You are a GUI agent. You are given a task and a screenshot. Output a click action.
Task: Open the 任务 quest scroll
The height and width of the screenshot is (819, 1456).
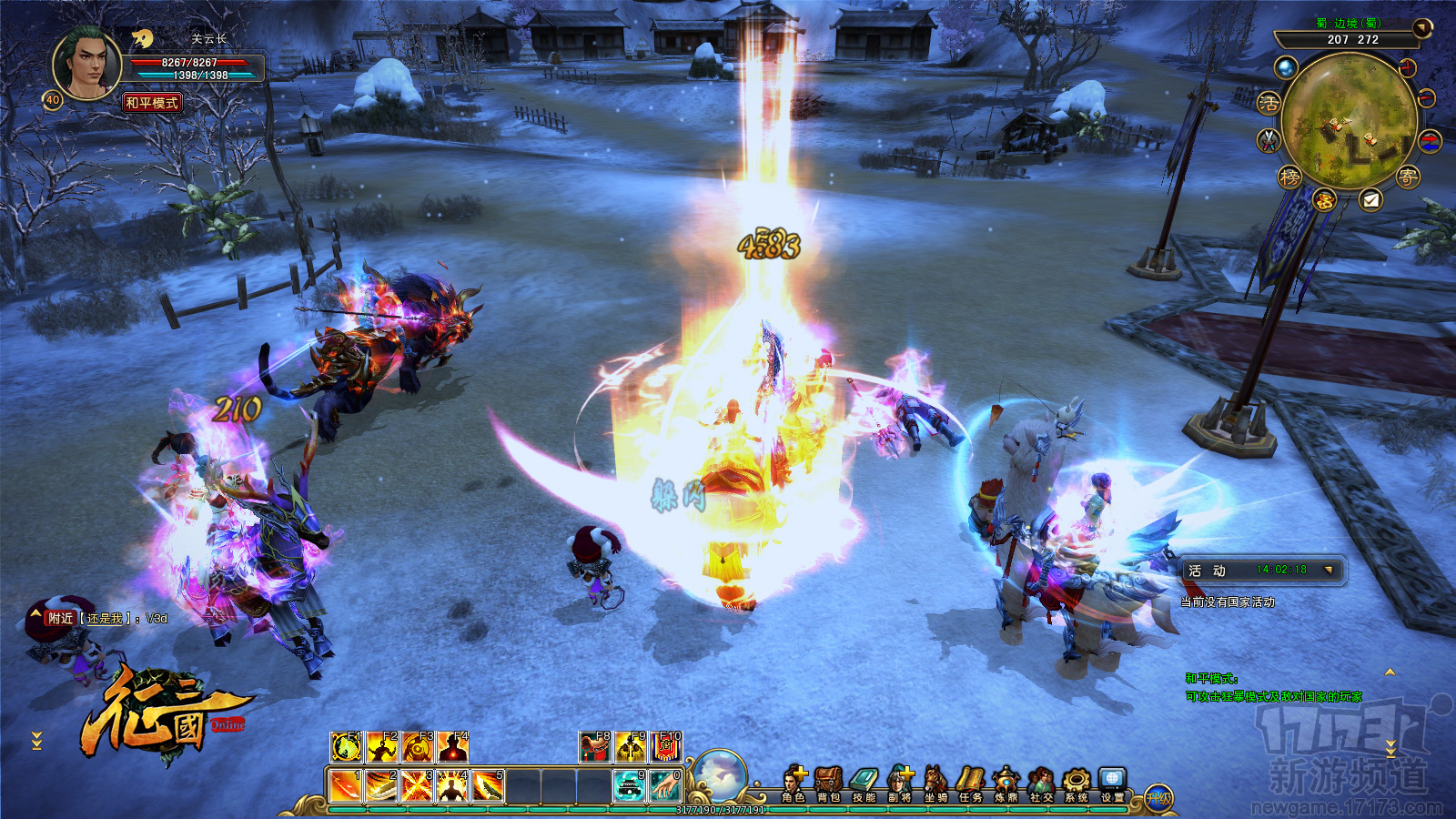[971, 784]
